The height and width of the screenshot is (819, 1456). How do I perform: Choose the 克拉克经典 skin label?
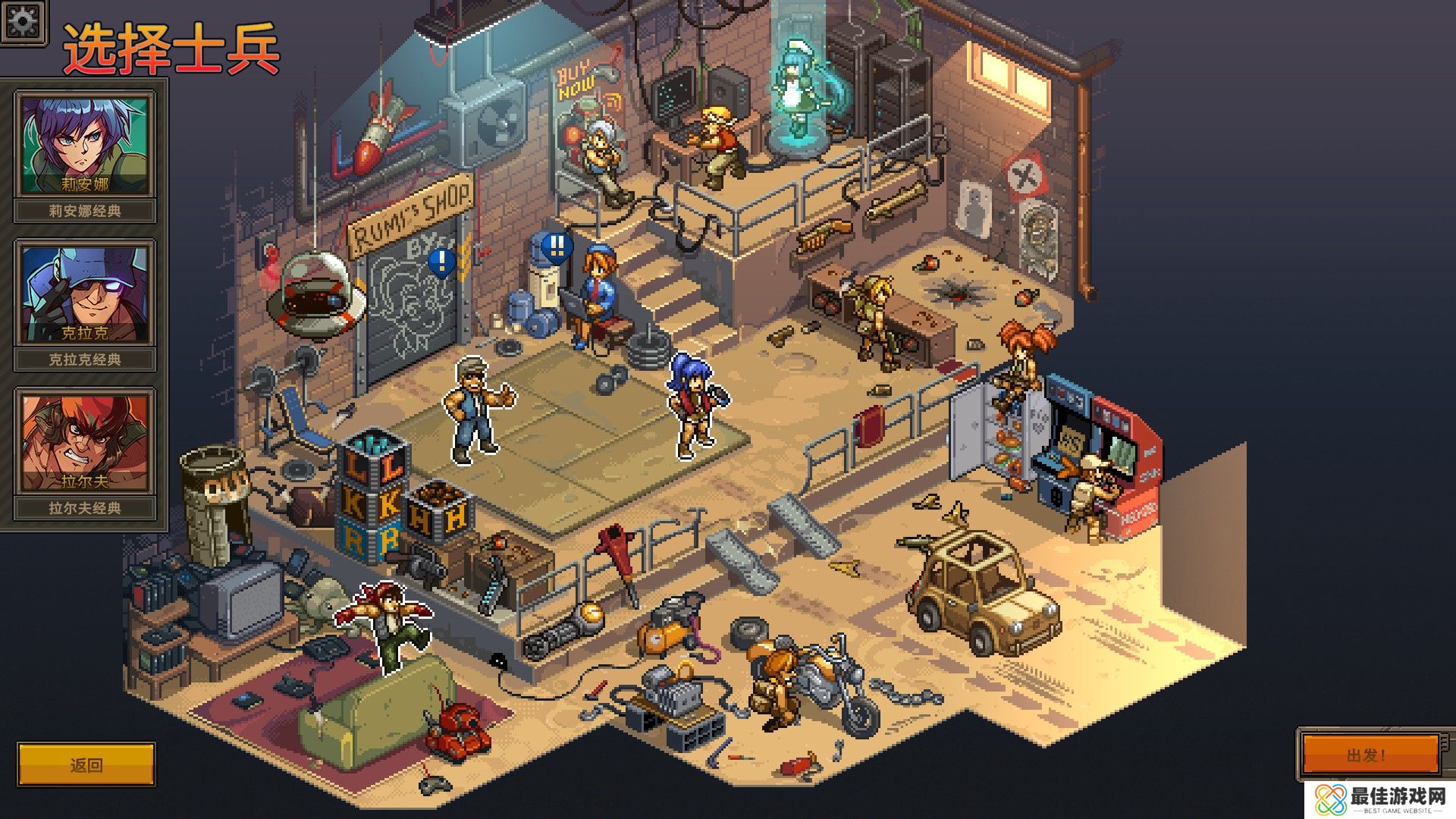[85, 359]
